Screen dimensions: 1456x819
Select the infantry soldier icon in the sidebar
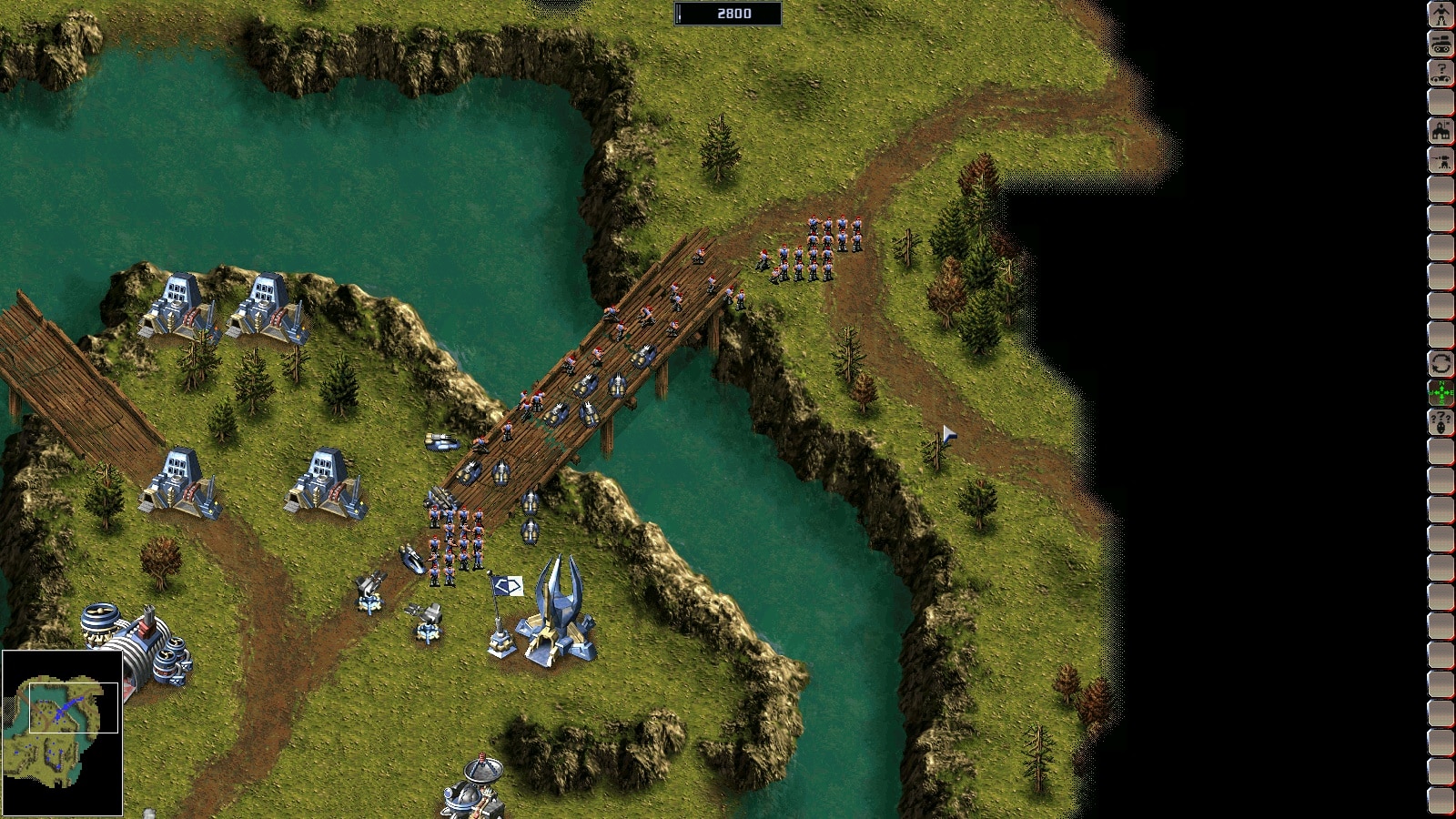point(1441,15)
